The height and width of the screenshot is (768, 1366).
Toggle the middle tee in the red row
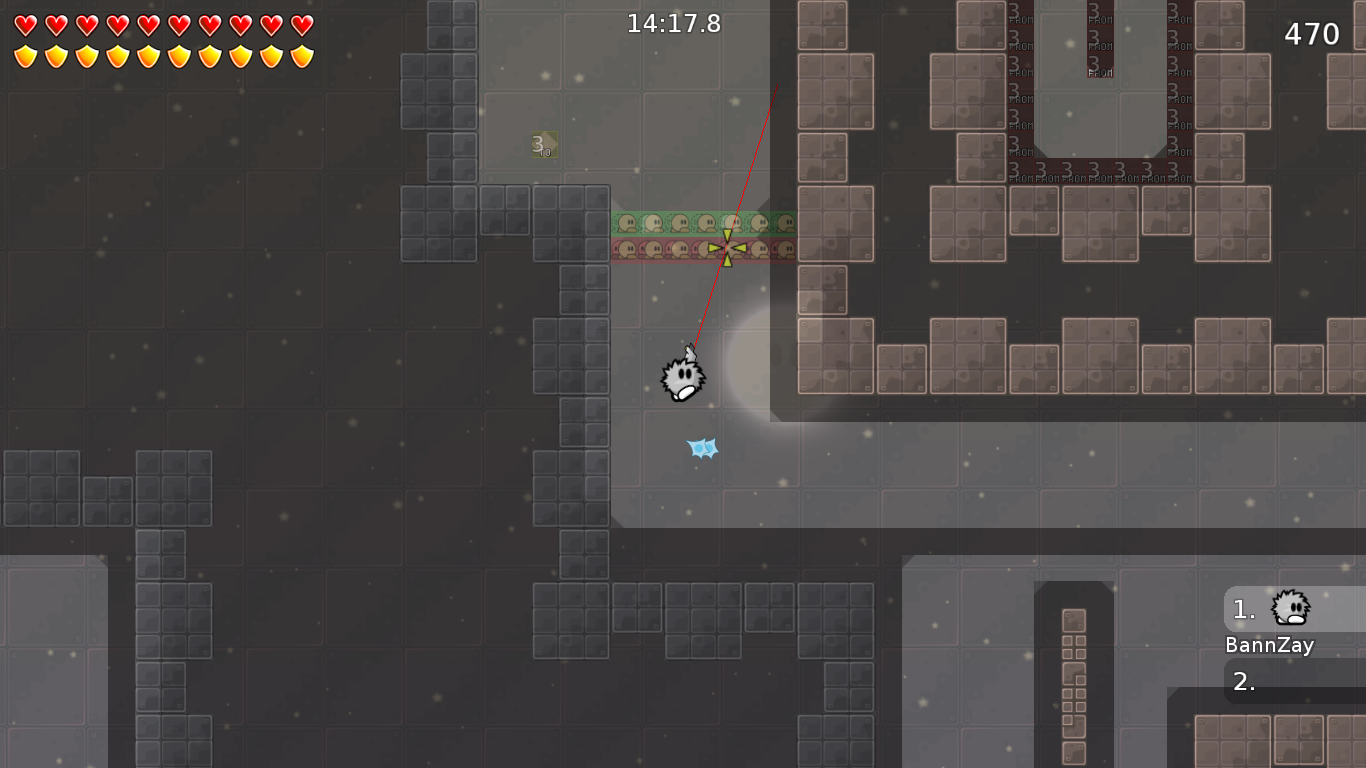[x=703, y=250]
